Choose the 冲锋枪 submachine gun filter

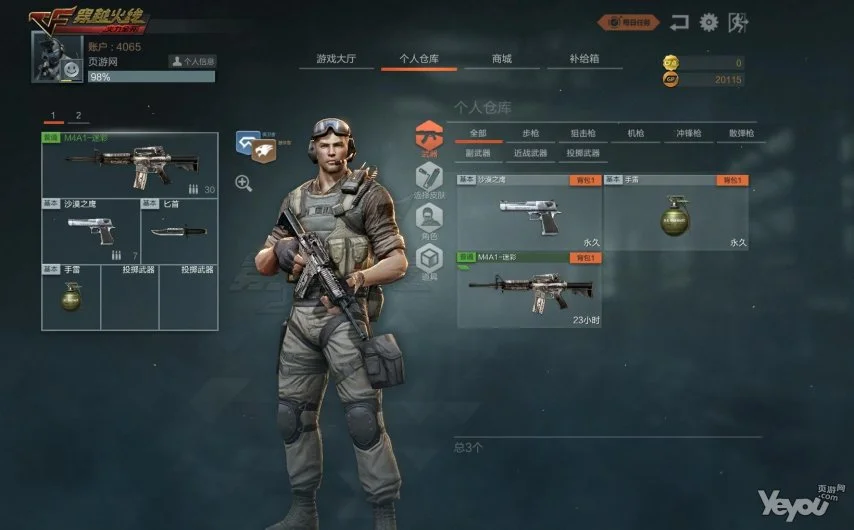coord(688,133)
